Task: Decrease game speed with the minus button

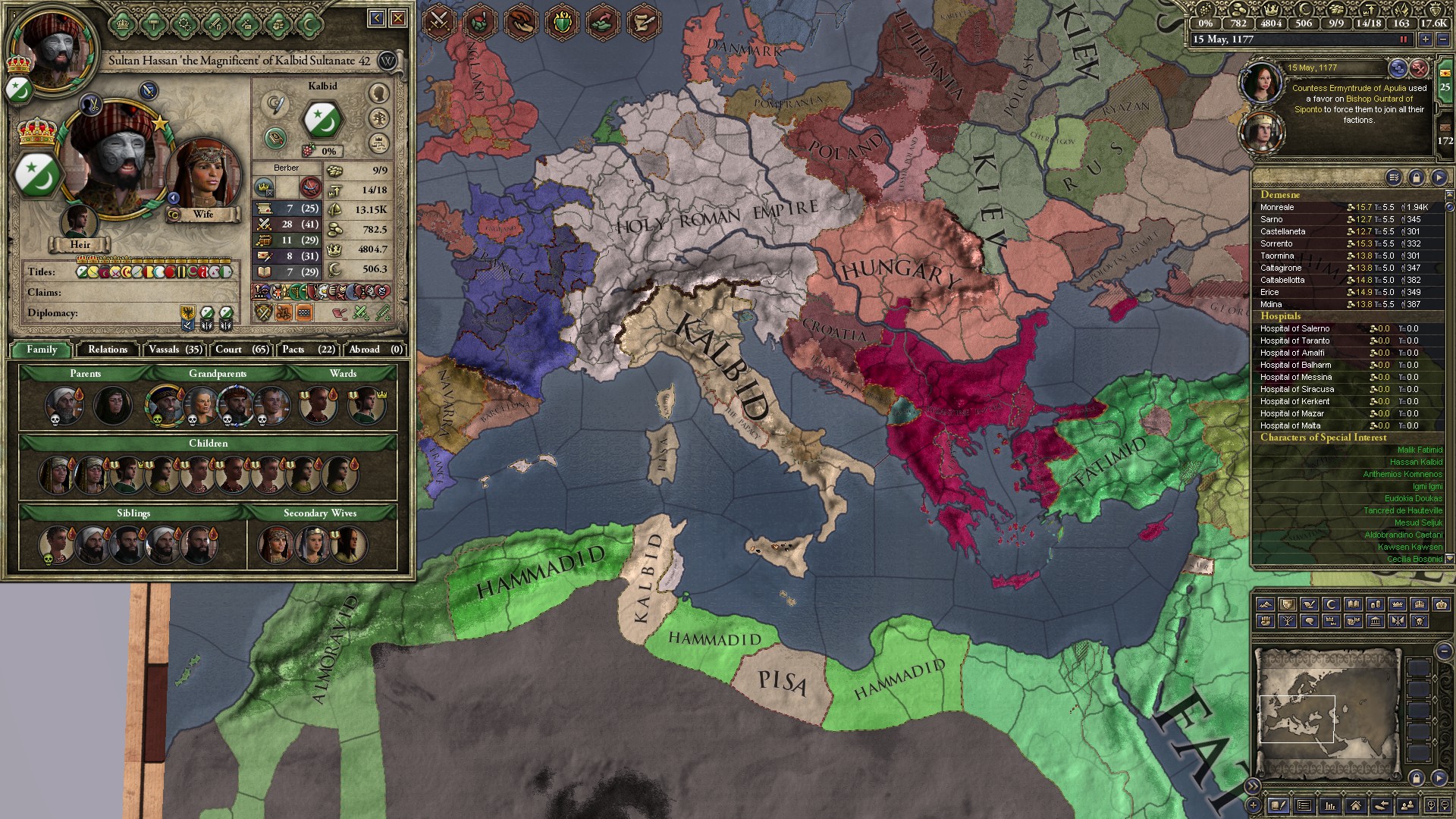Action: point(1445,39)
